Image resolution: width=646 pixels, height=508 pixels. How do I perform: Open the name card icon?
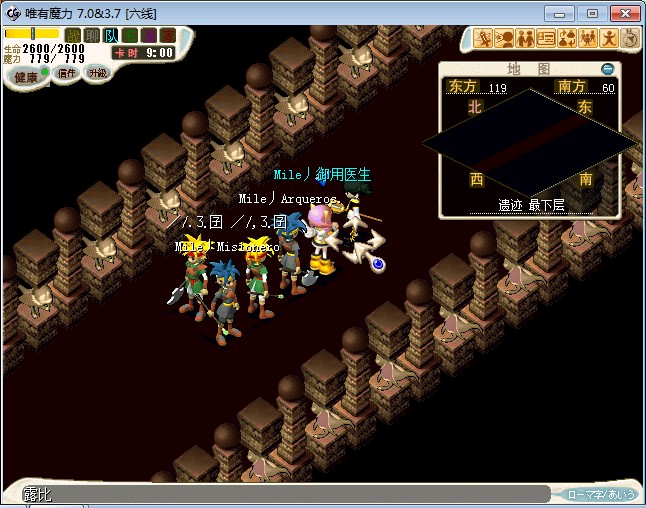pyautogui.click(x=546, y=39)
